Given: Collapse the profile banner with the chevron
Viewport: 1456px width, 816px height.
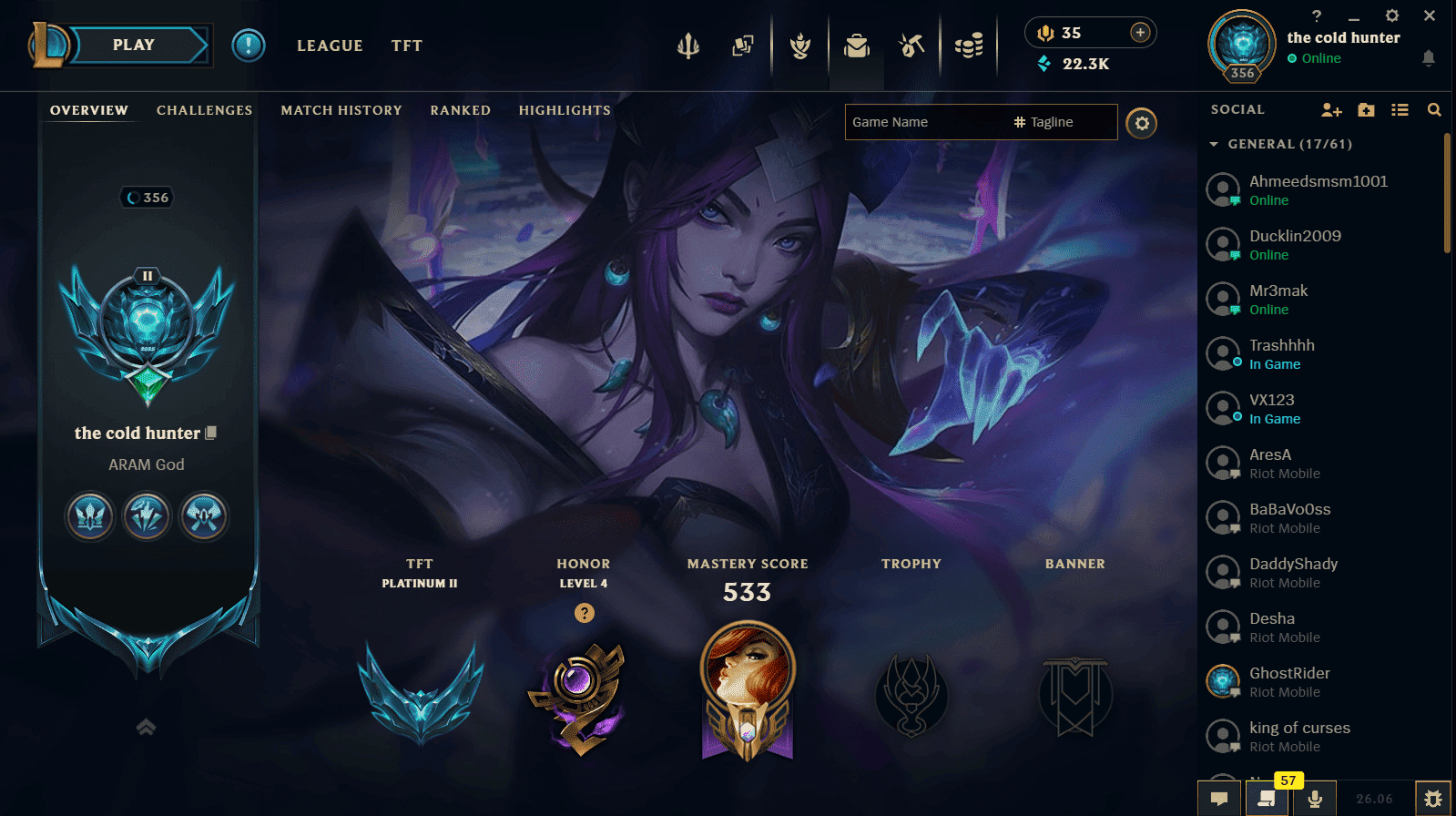Looking at the screenshot, I should pos(145,727).
